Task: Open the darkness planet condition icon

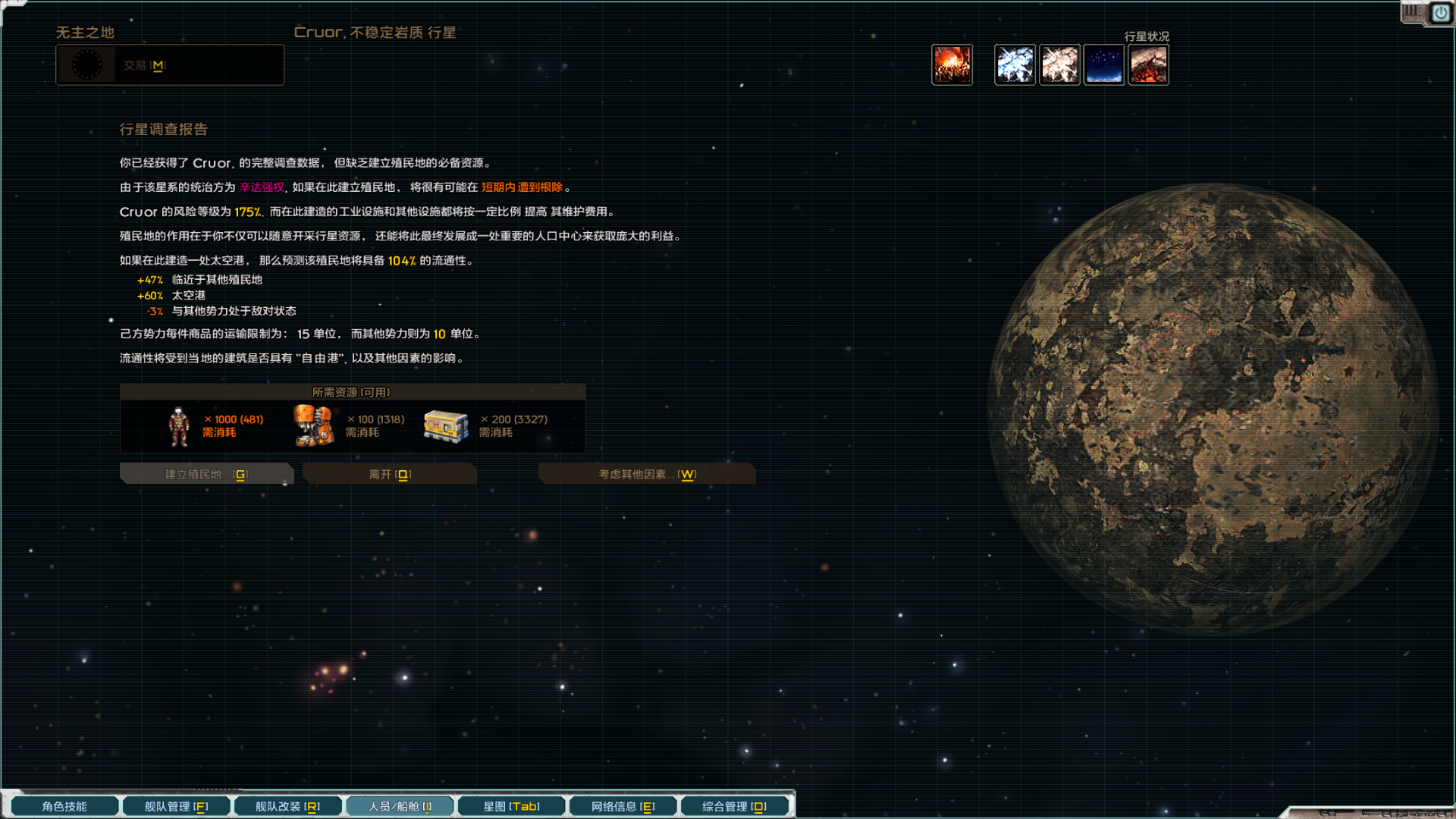Action: coord(1105,64)
